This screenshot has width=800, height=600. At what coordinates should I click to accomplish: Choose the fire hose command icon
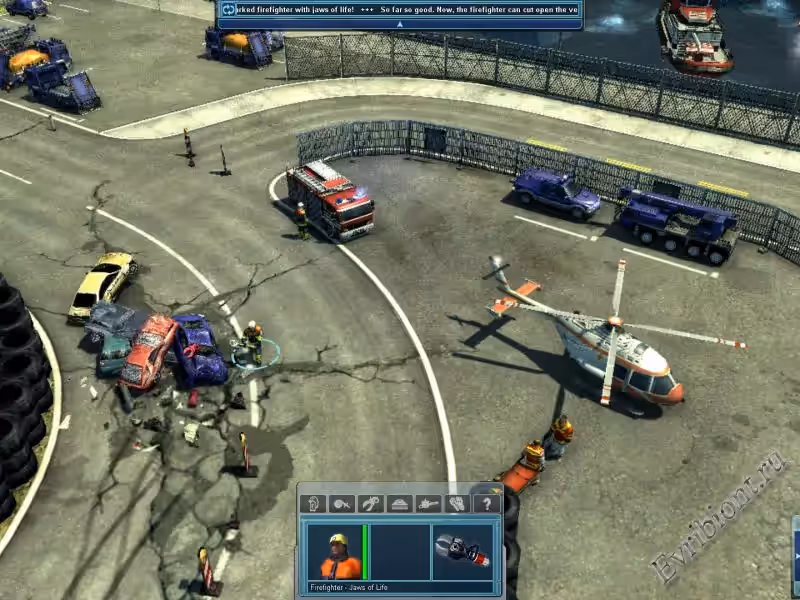pos(342,504)
